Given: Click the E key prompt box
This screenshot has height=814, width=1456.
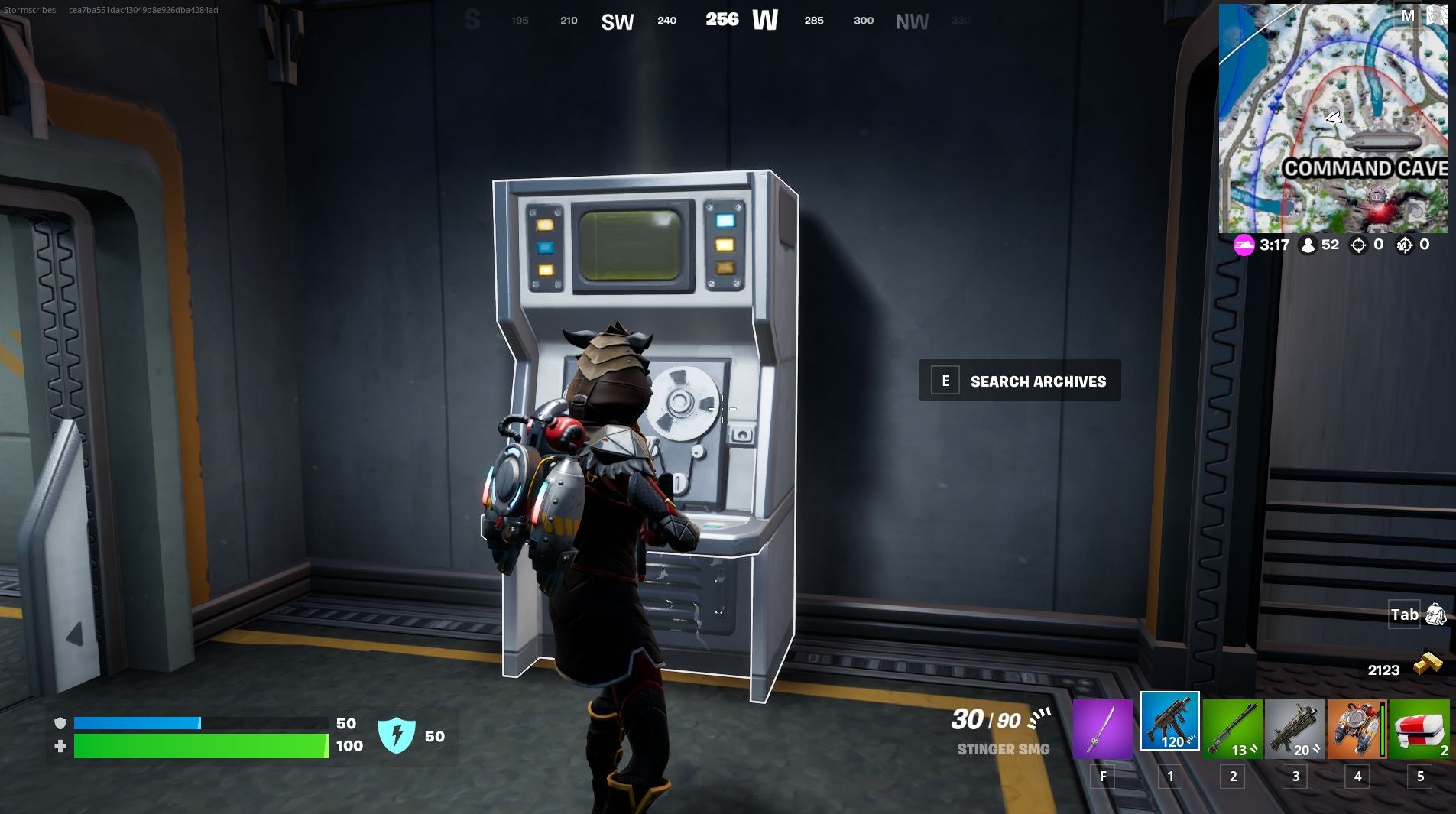Looking at the screenshot, I should 945,380.
